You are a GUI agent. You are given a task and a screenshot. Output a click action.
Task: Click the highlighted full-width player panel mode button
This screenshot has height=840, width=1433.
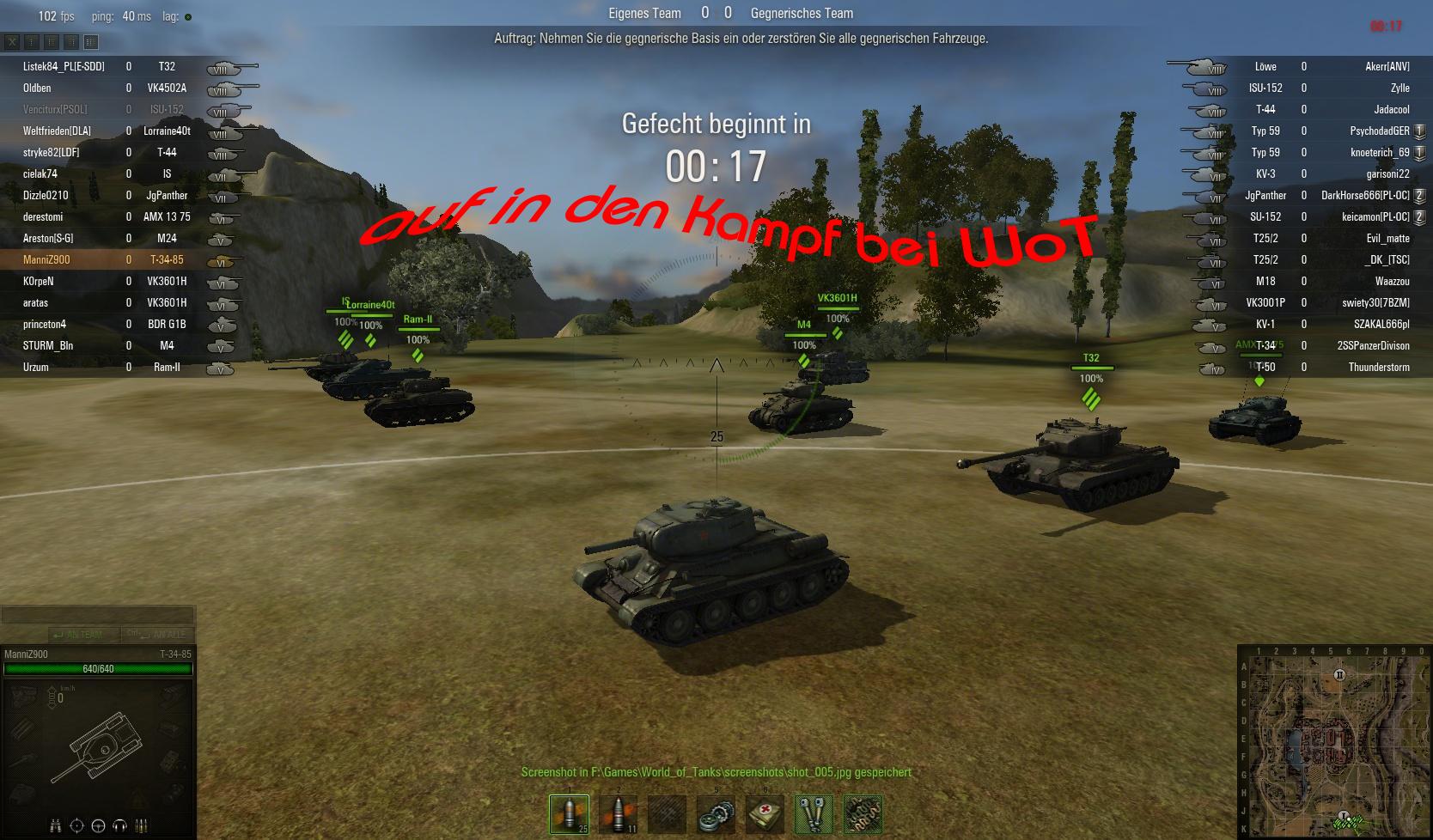(91, 41)
